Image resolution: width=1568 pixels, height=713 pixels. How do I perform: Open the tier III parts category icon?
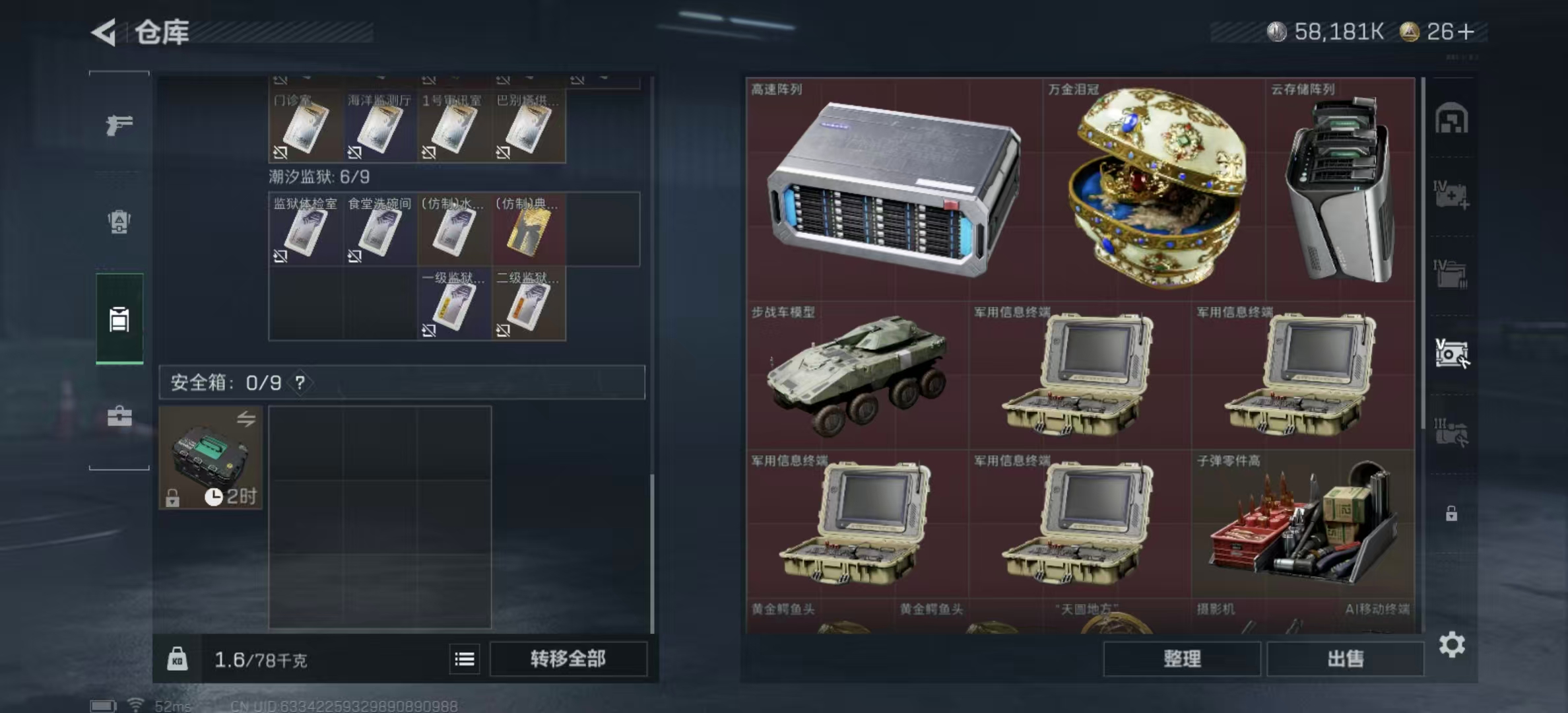pos(1453,431)
